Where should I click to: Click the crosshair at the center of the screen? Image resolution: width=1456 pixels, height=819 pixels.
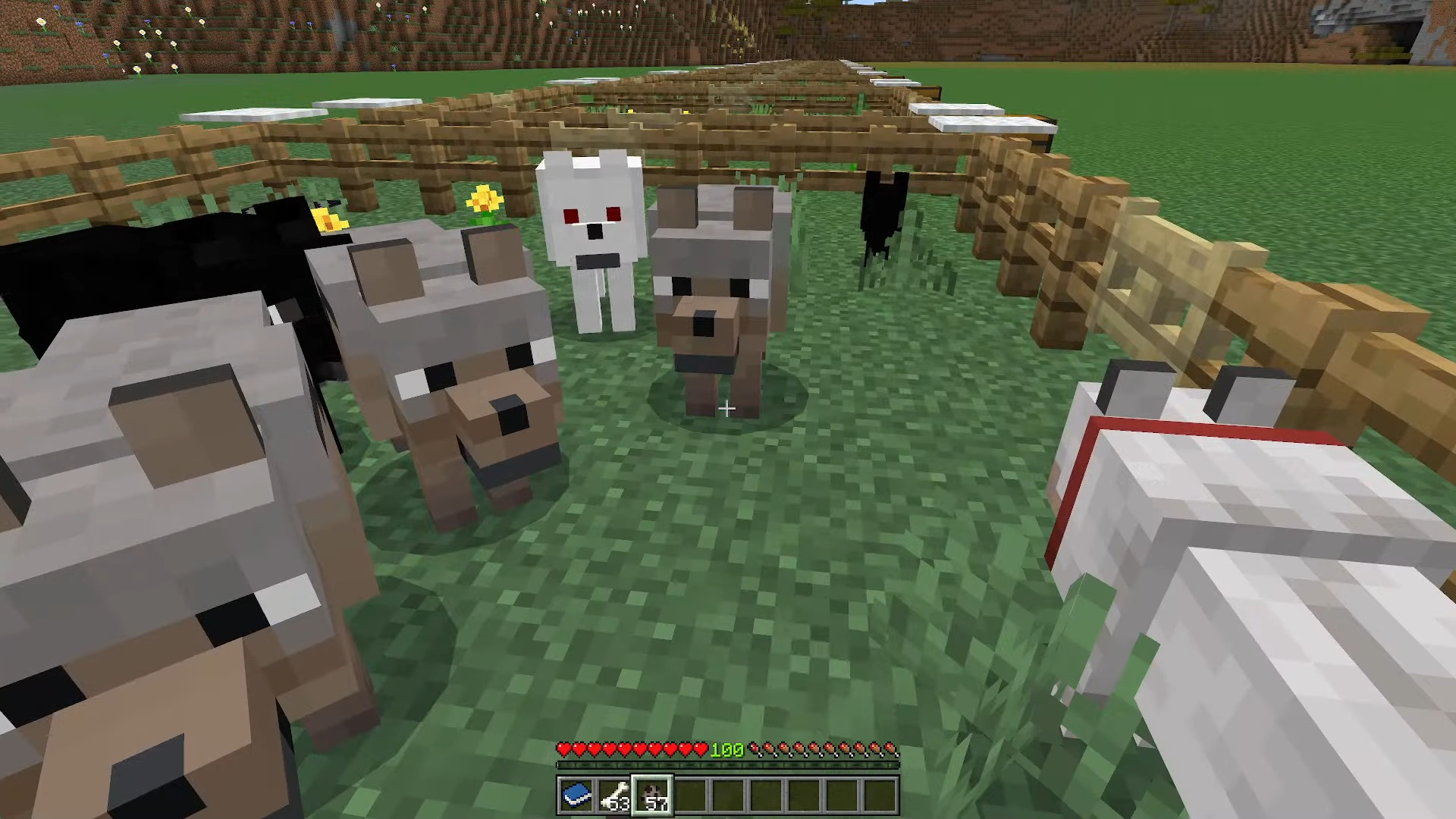(727, 409)
